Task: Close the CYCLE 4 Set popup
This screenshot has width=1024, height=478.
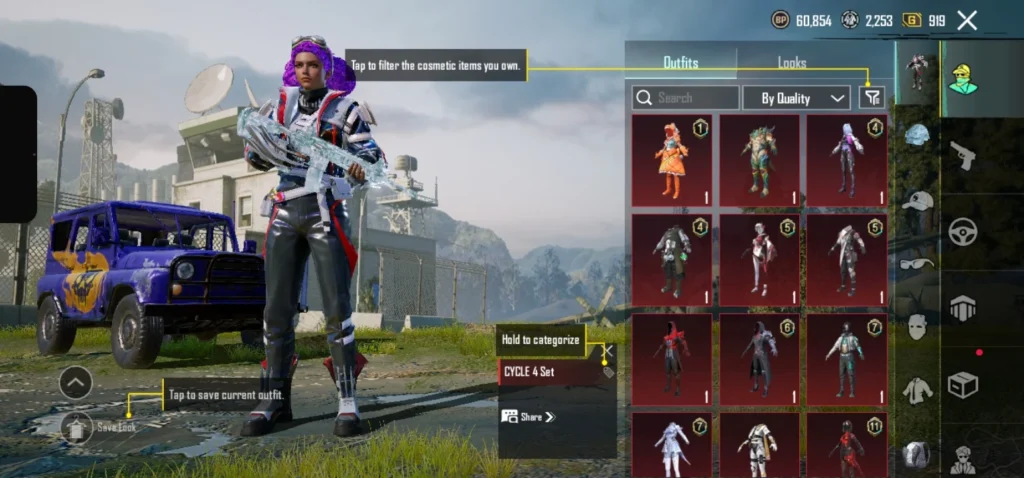Action: (605, 351)
